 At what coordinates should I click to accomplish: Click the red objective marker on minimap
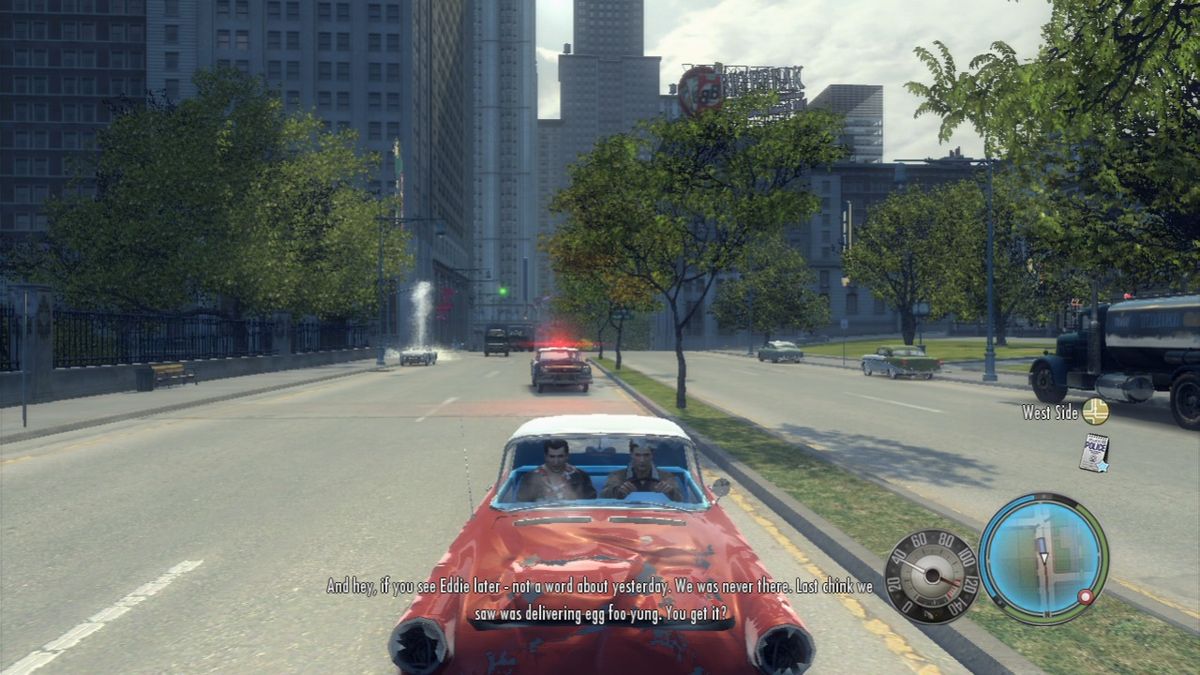(x=1085, y=597)
